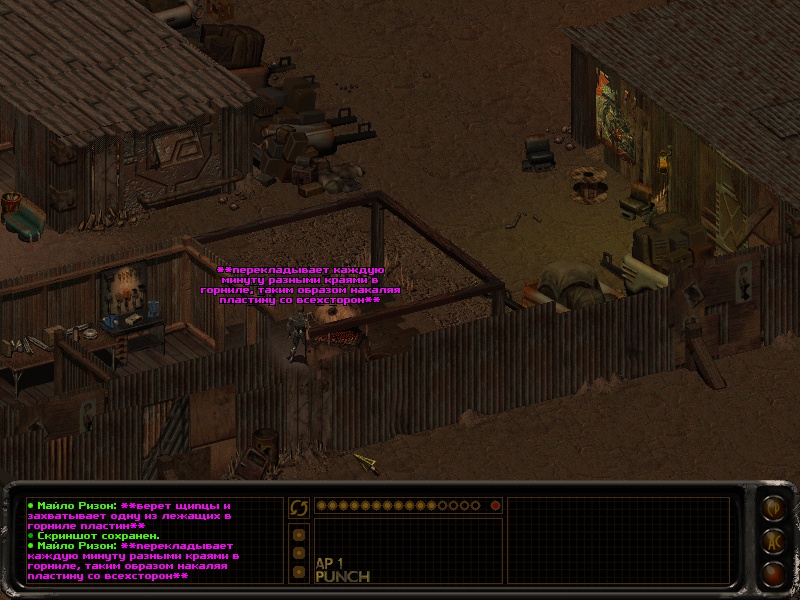Click the chat message log panel
This screenshot has width=800, height=600.
pyautogui.click(x=152, y=540)
